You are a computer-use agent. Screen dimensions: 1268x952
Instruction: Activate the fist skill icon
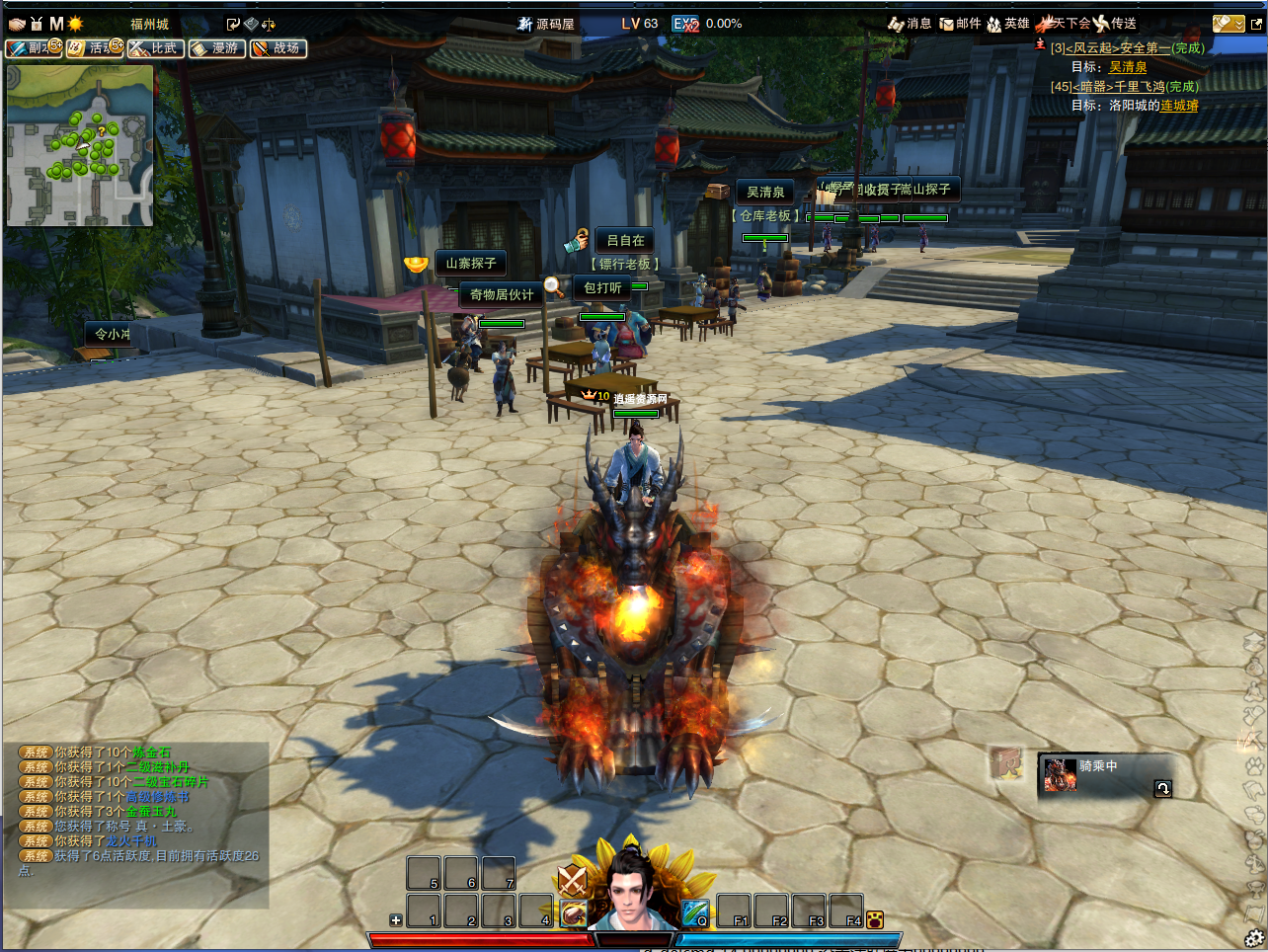pyautogui.click(x=573, y=913)
